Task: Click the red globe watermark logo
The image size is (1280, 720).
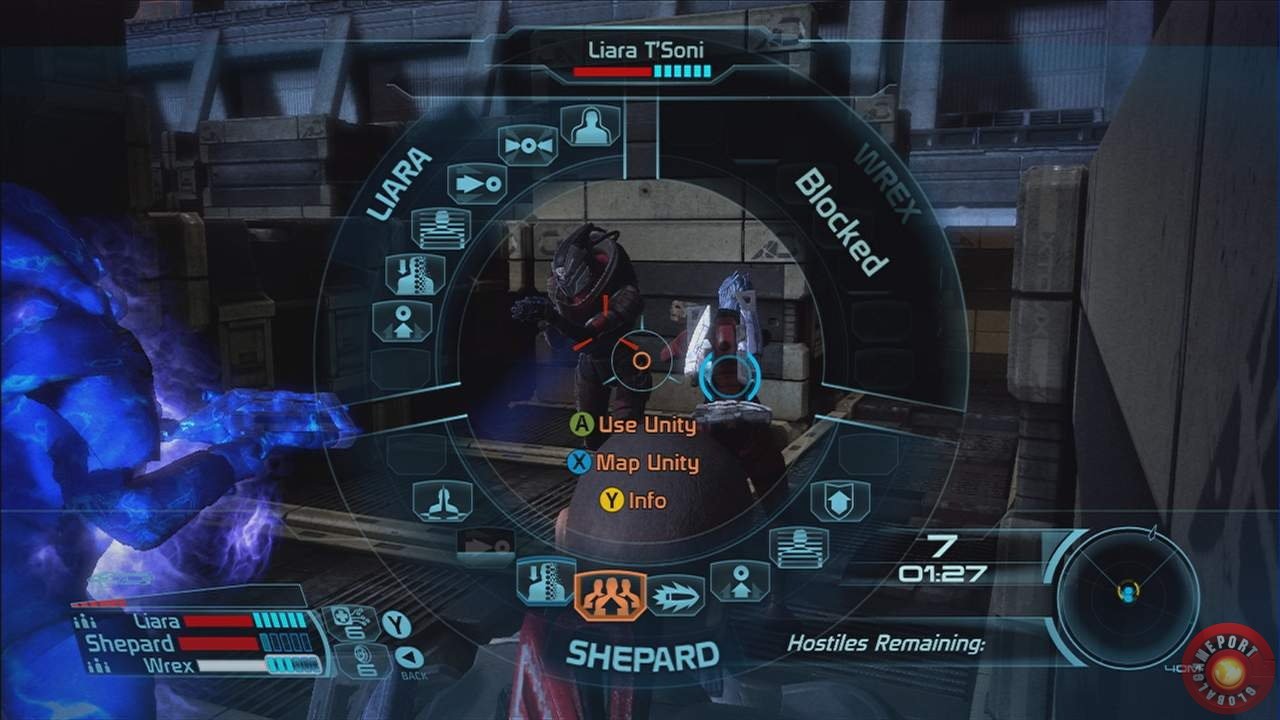Action: pos(1229,667)
